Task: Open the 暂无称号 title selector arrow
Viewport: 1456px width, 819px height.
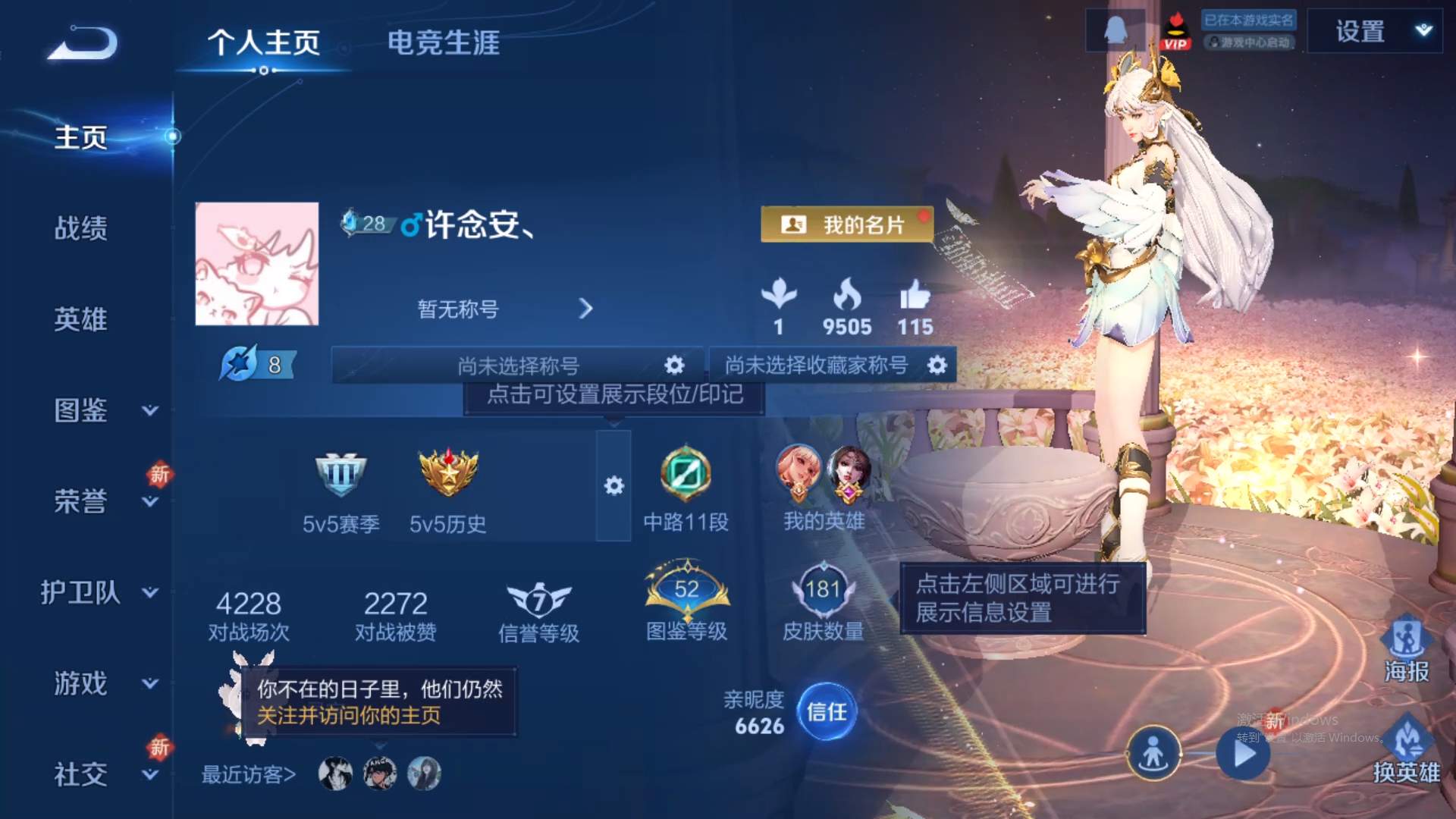Action: pos(585,309)
